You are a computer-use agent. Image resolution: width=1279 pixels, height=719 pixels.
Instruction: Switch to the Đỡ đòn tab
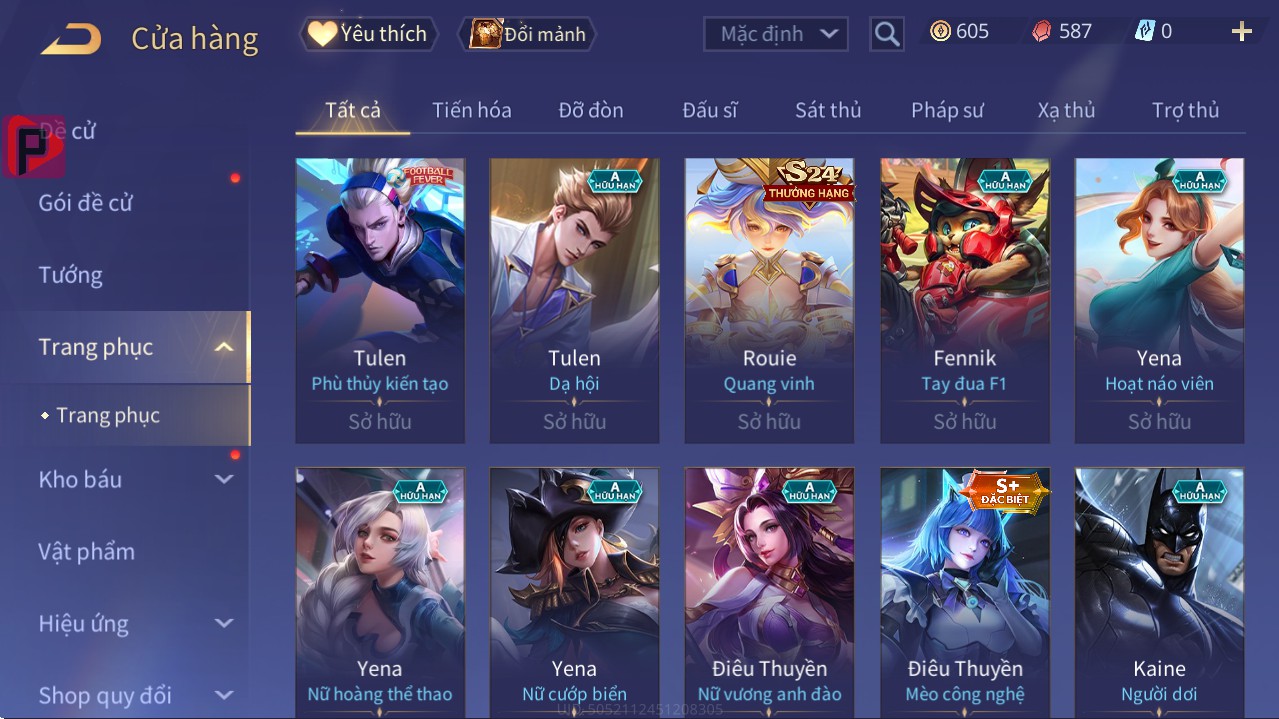click(590, 110)
